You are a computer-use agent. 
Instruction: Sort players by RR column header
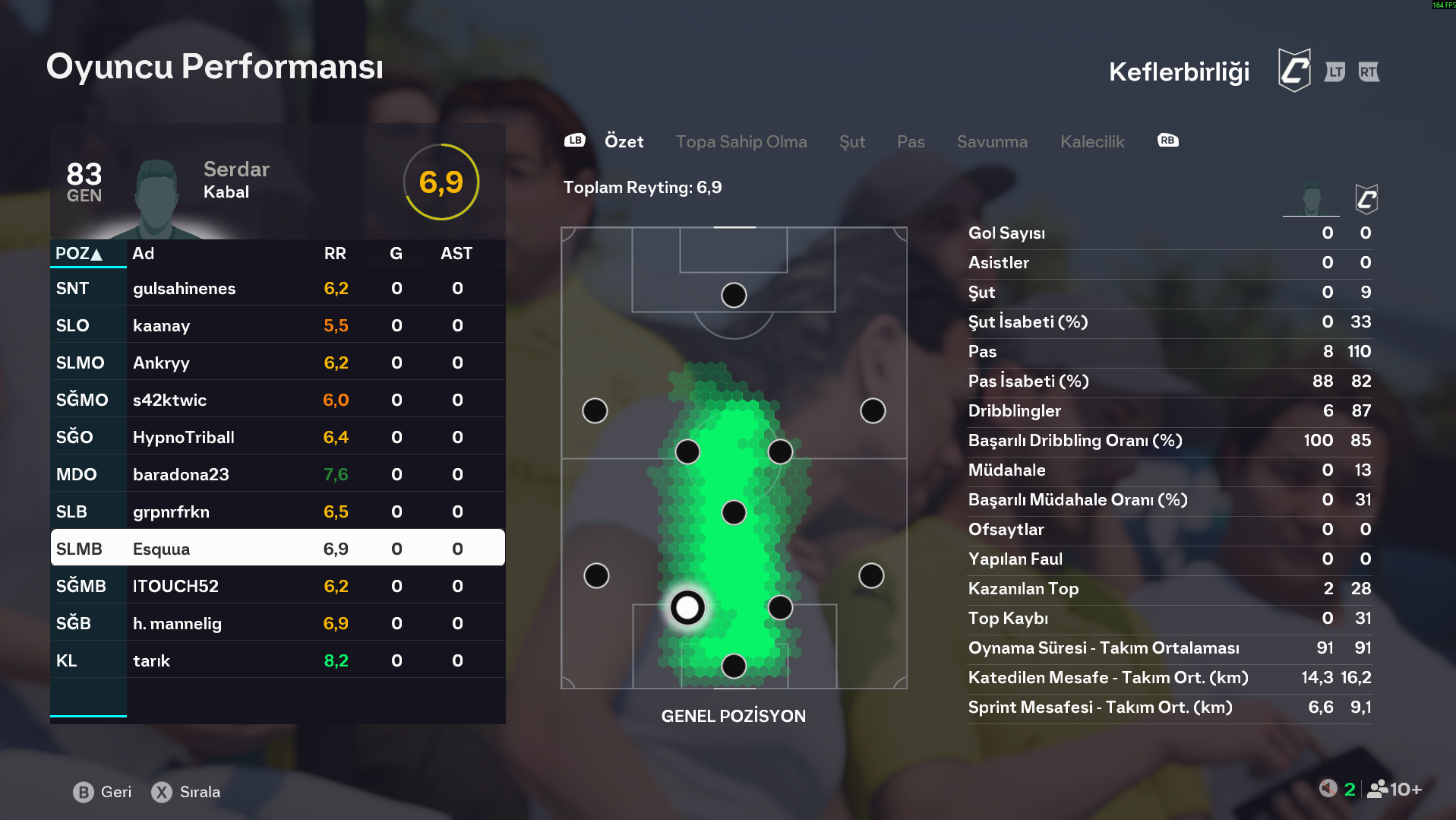pos(334,254)
